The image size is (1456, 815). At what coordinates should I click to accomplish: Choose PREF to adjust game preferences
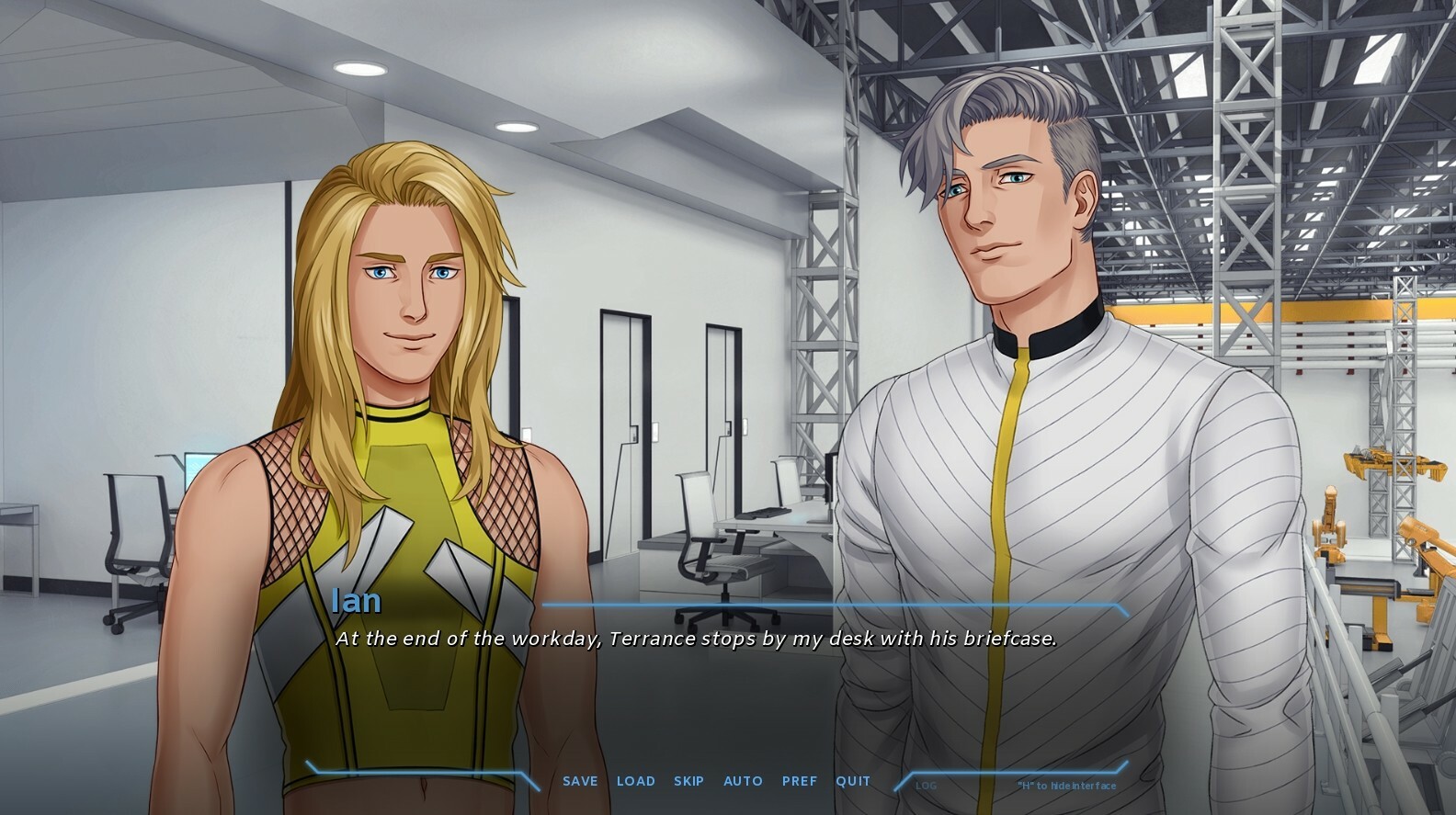point(800,780)
